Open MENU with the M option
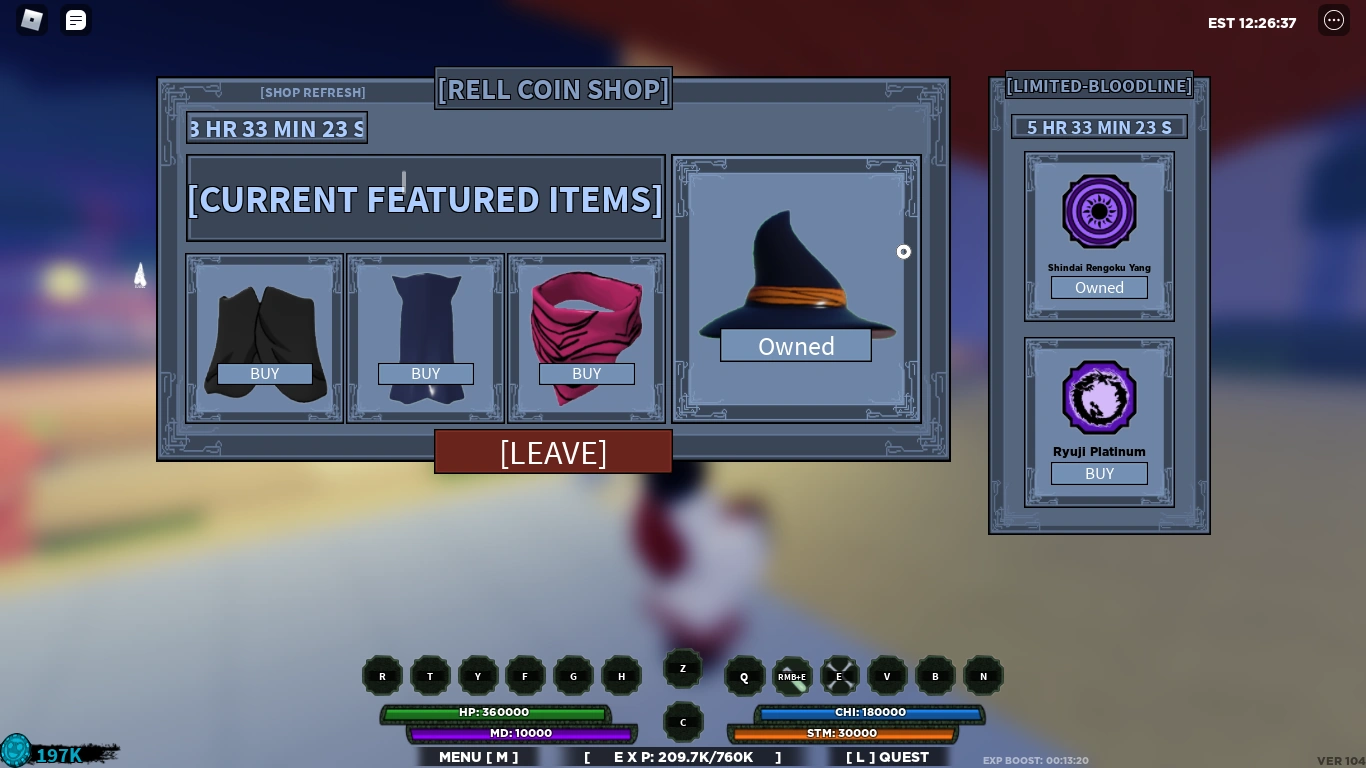 point(478,757)
